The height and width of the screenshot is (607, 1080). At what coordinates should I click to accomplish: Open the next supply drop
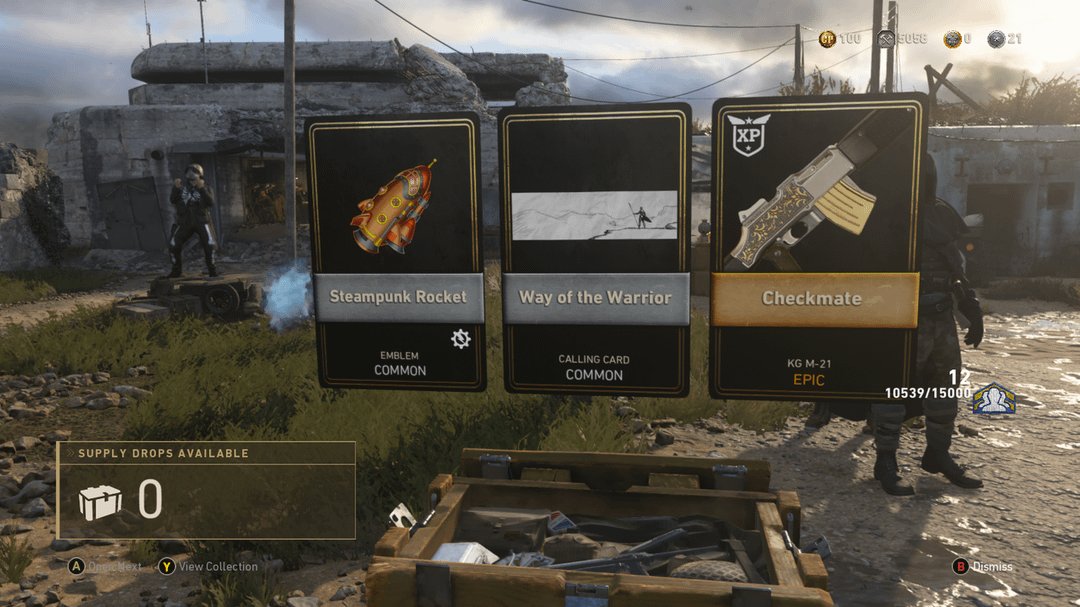point(106,567)
